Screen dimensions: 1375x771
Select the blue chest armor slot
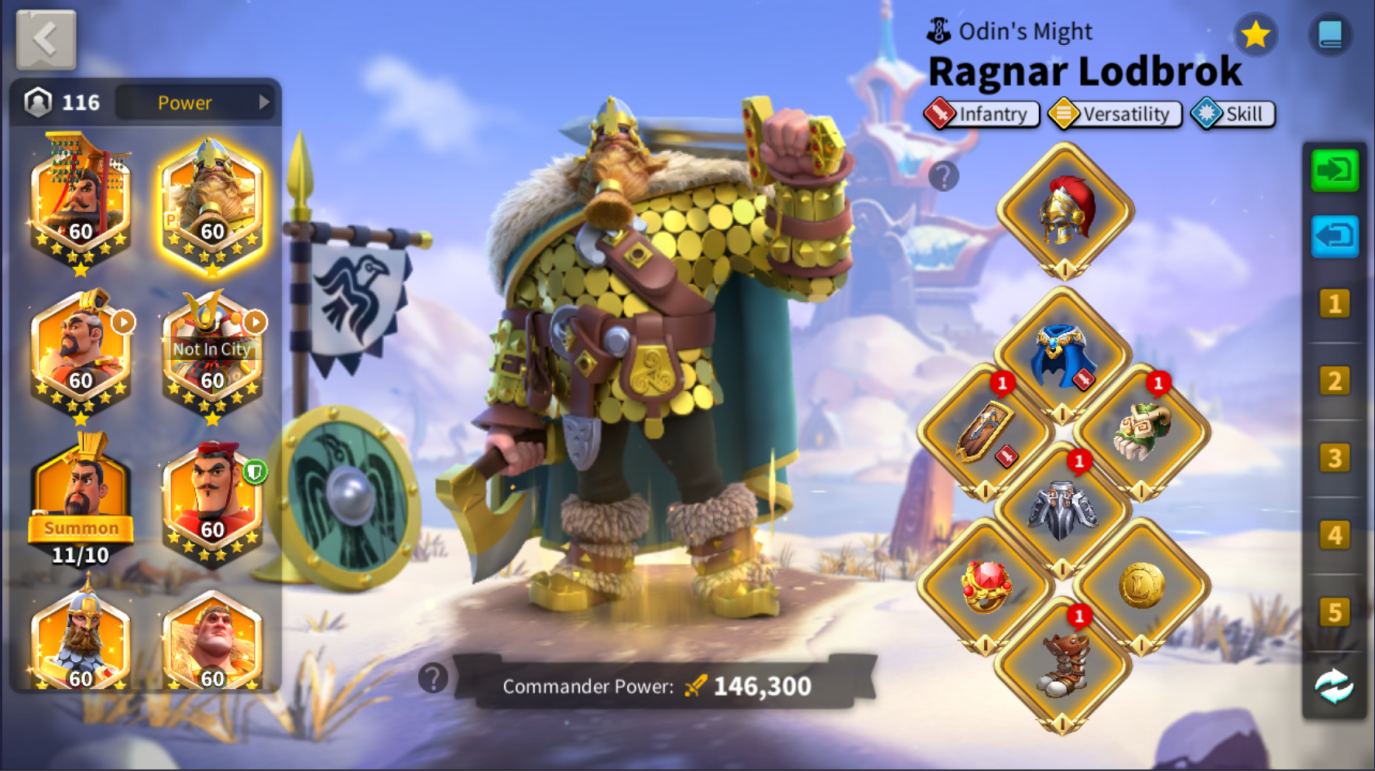(x=1063, y=355)
